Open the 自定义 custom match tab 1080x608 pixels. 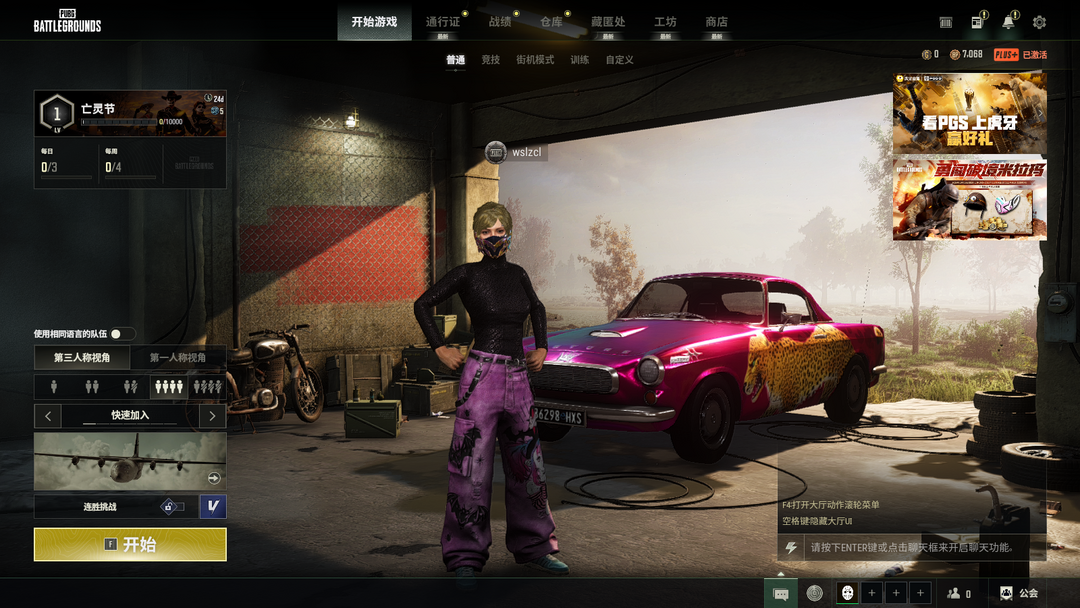619,60
